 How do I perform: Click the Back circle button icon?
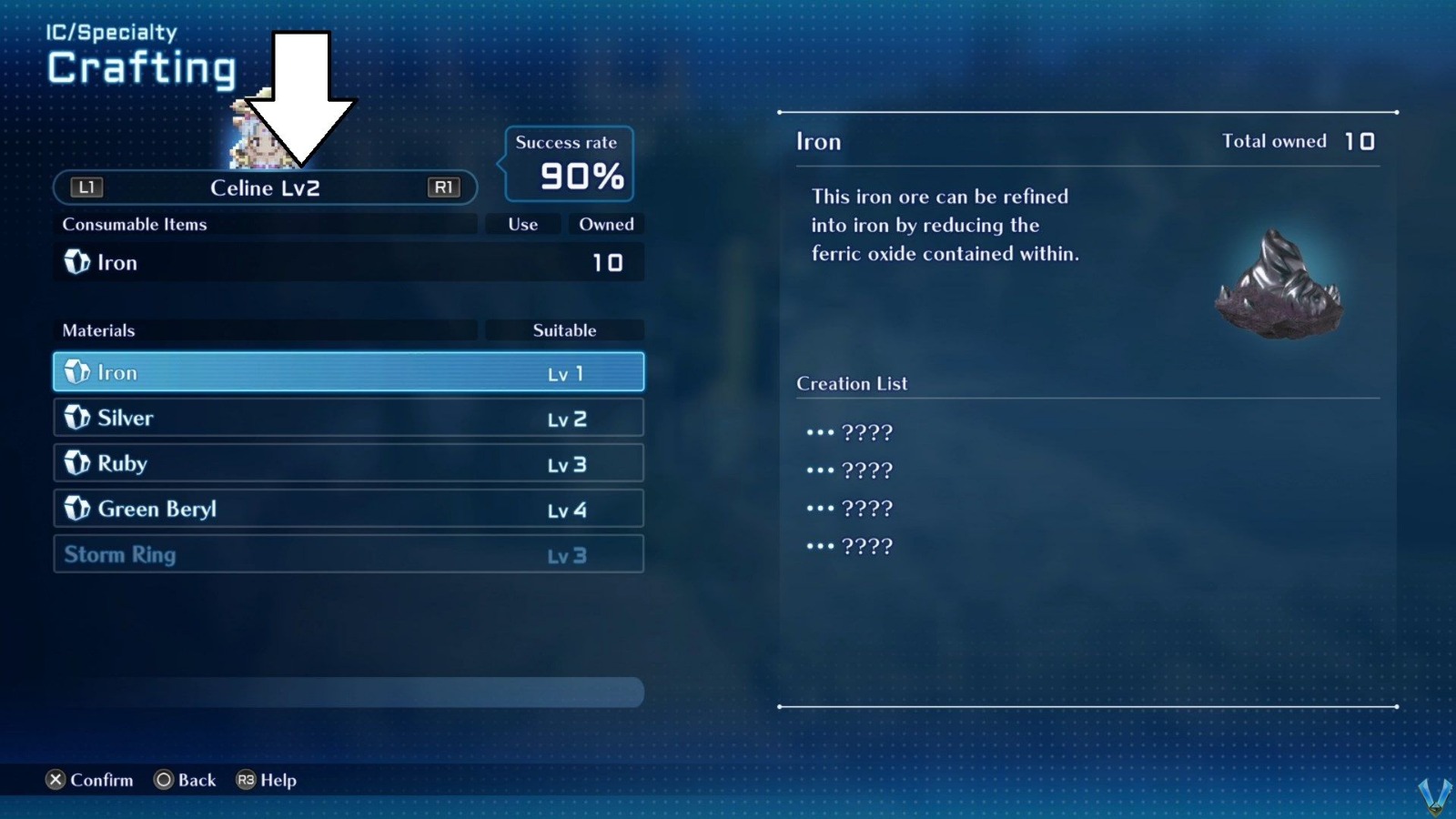click(164, 780)
